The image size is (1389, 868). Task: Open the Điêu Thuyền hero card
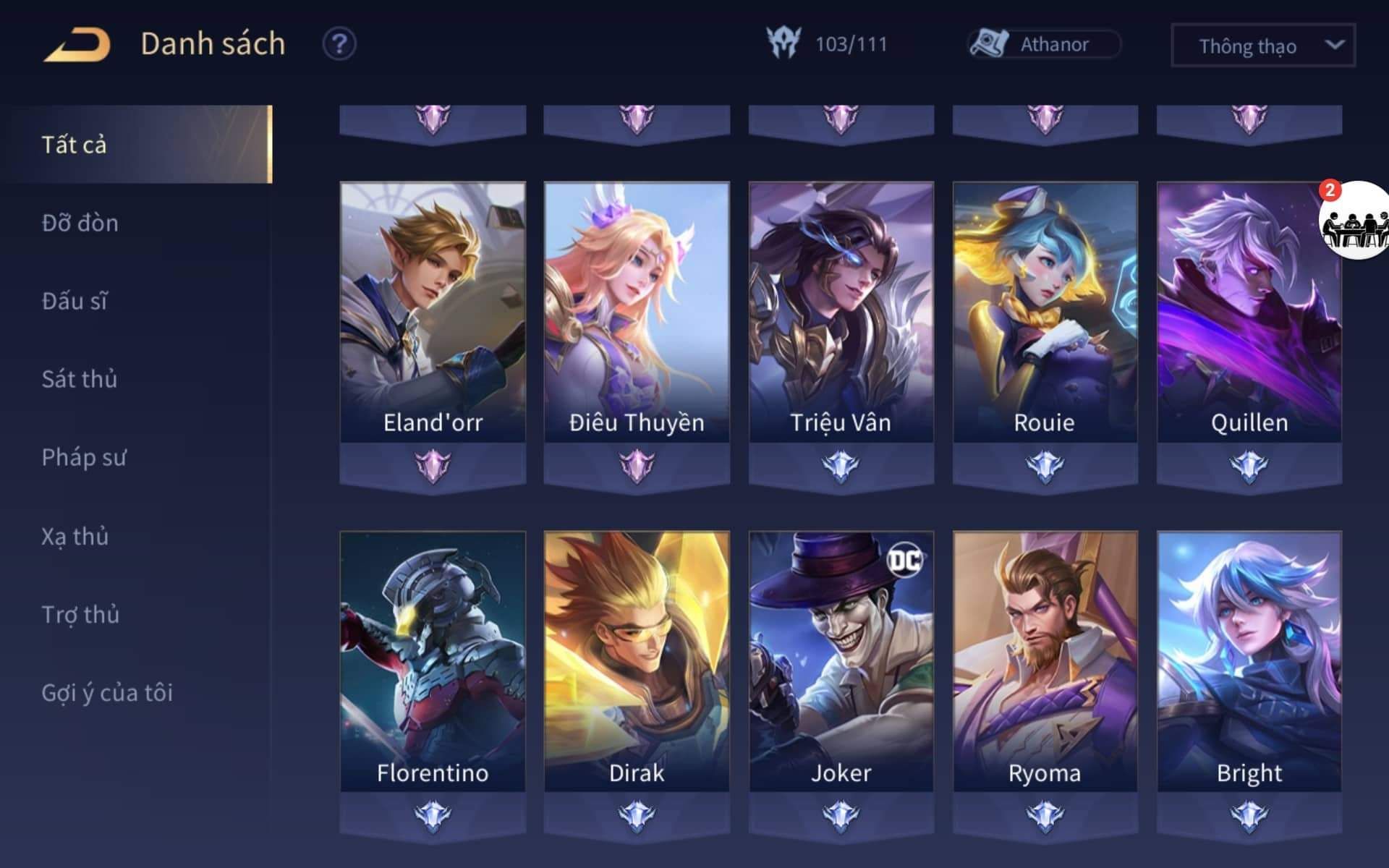[637, 312]
